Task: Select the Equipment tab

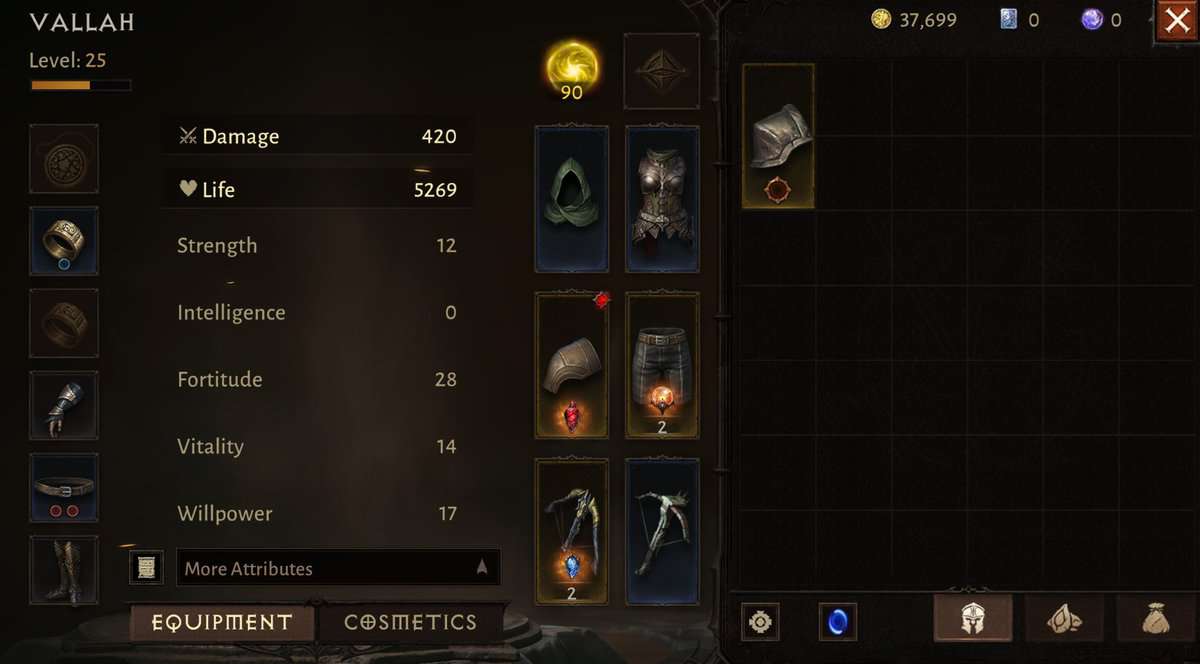Action: pos(222,622)
